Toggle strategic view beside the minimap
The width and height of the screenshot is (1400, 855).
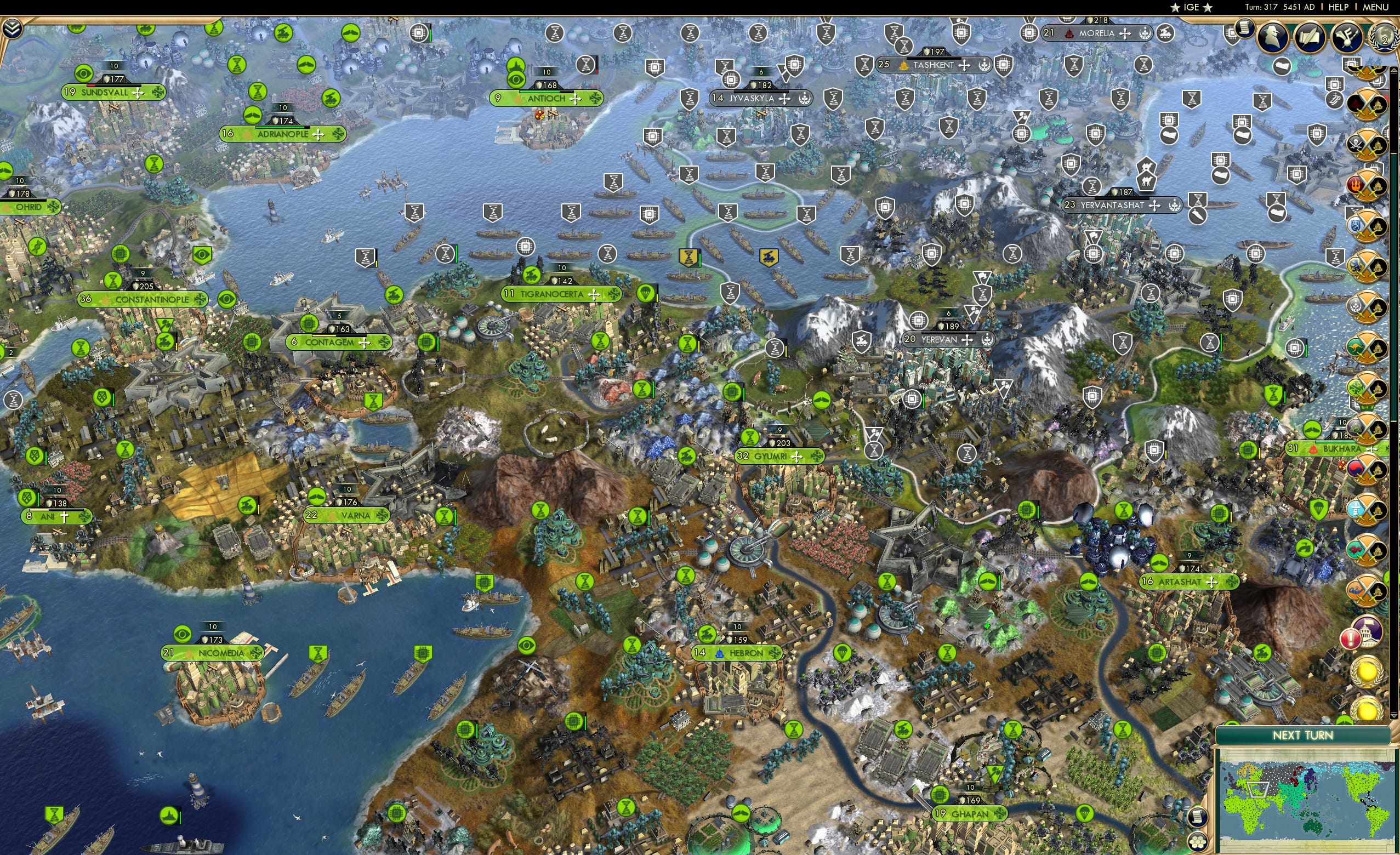pos(1197,843)
